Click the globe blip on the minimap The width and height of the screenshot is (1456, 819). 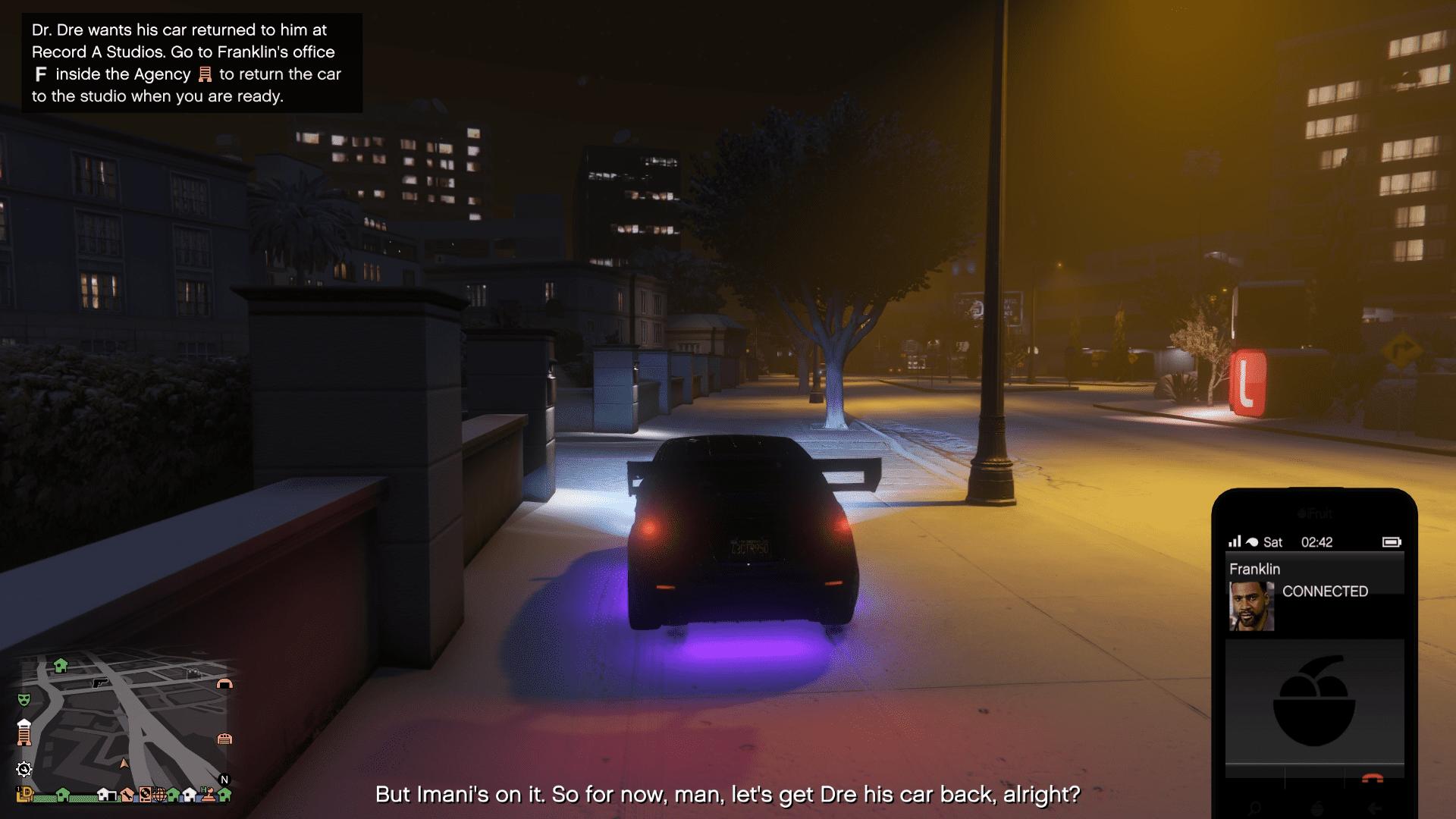(x=159, y=795)
